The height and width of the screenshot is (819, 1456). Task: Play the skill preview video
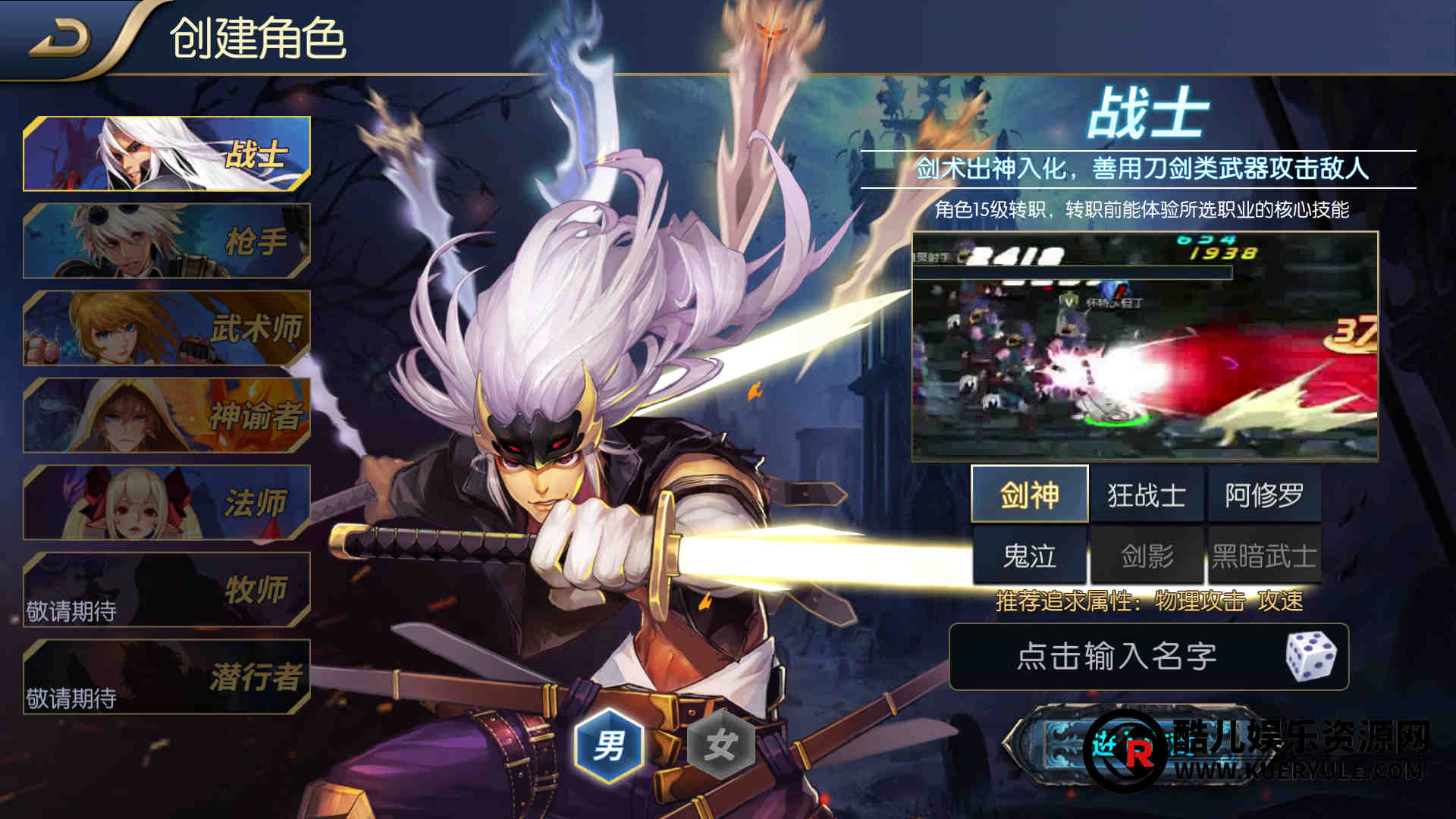click(x=1144, y=347)
